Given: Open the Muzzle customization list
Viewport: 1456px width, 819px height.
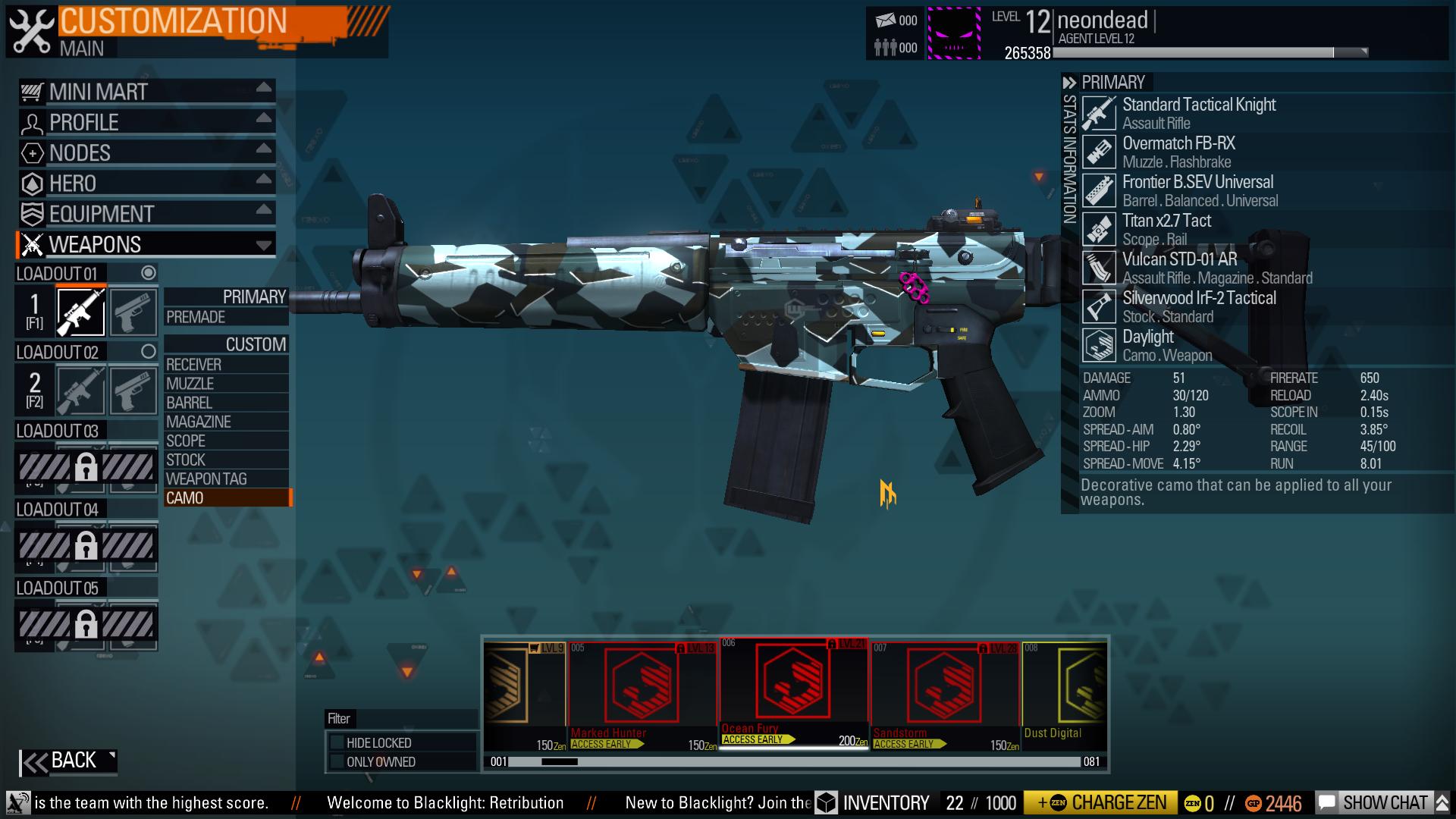Looking at the screenshot, I should pos(225,384).
